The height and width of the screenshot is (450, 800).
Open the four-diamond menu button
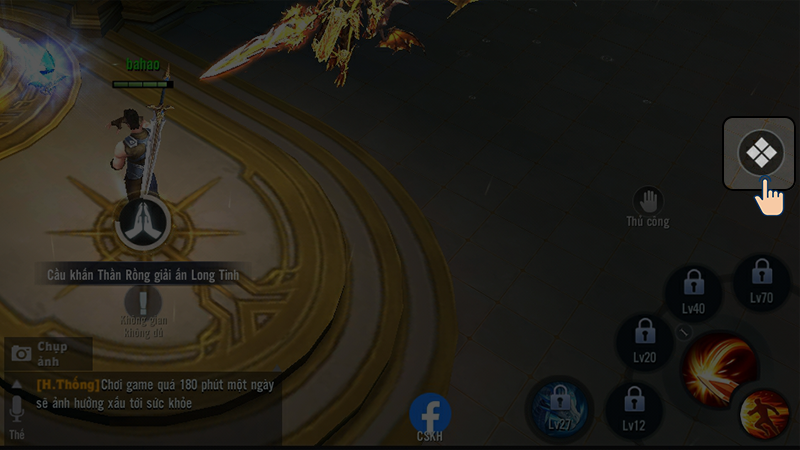(x=760, y=153)
